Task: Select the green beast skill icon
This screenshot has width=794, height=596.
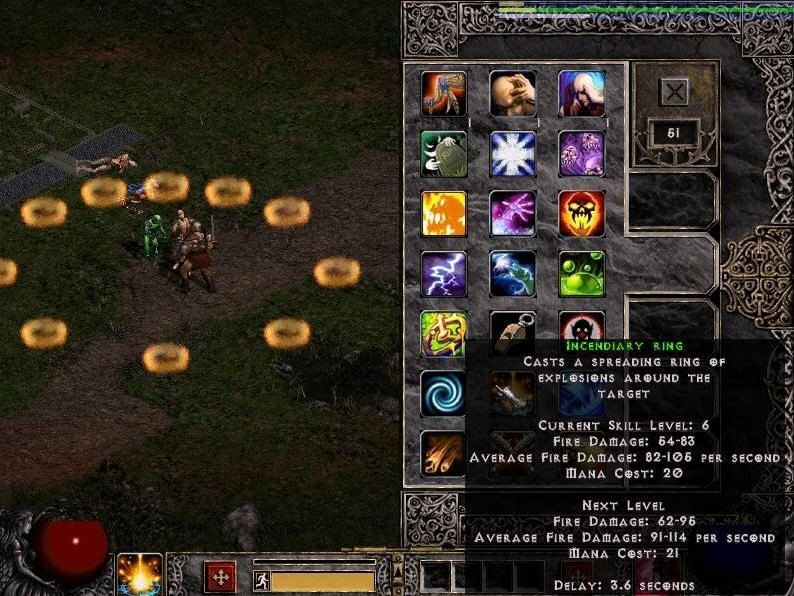Action: [444, 153]
